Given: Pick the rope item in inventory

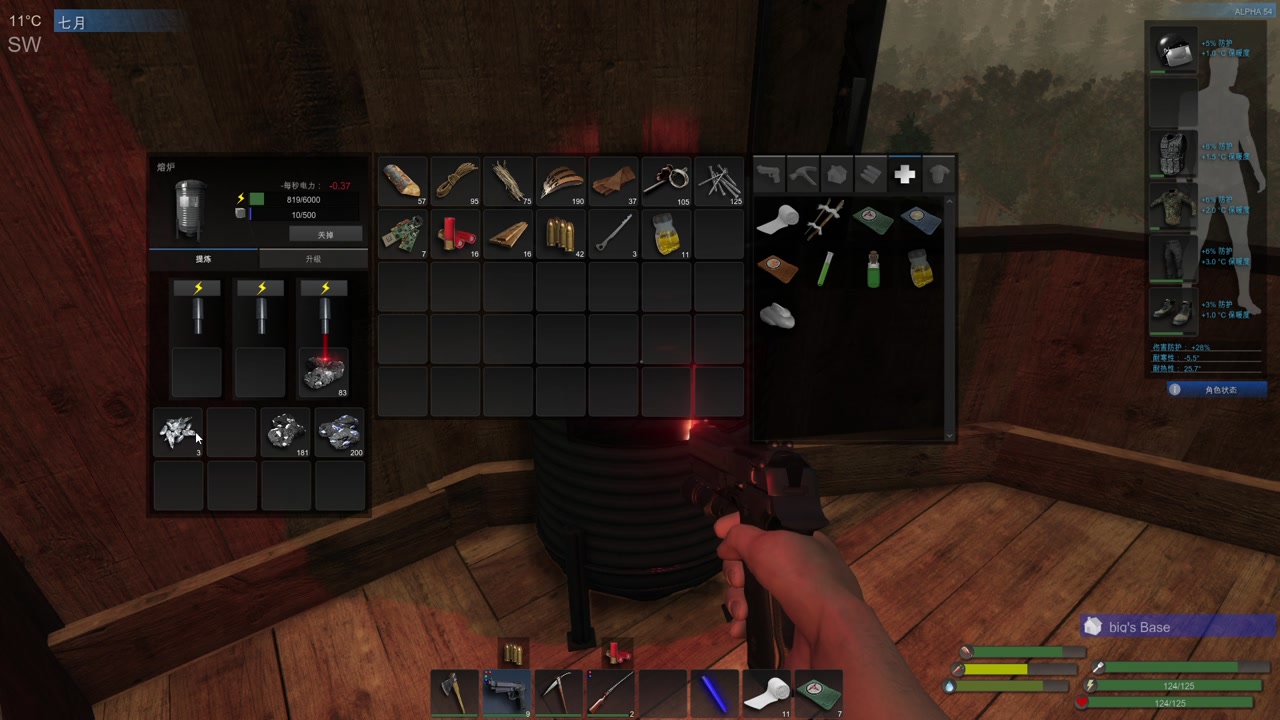Looking at the screenshot, I should click(x=456, y=181).
